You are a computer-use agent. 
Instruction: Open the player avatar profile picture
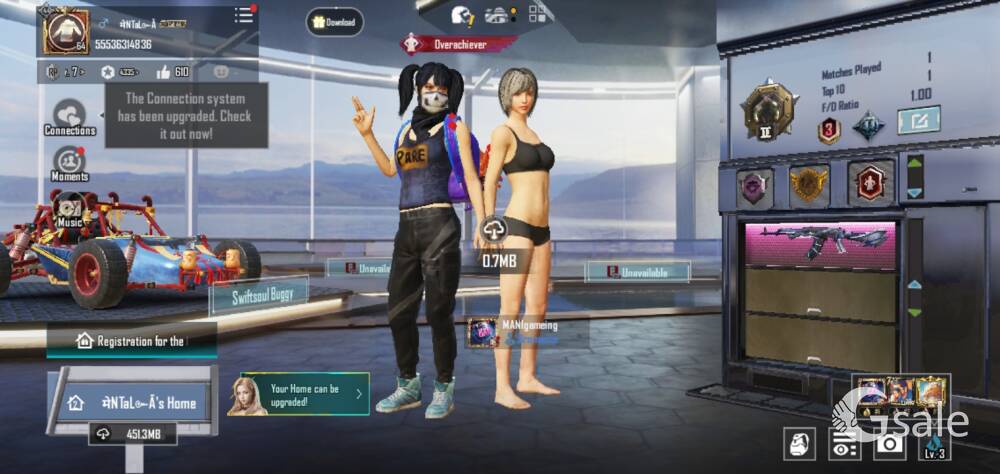(65, 31)
